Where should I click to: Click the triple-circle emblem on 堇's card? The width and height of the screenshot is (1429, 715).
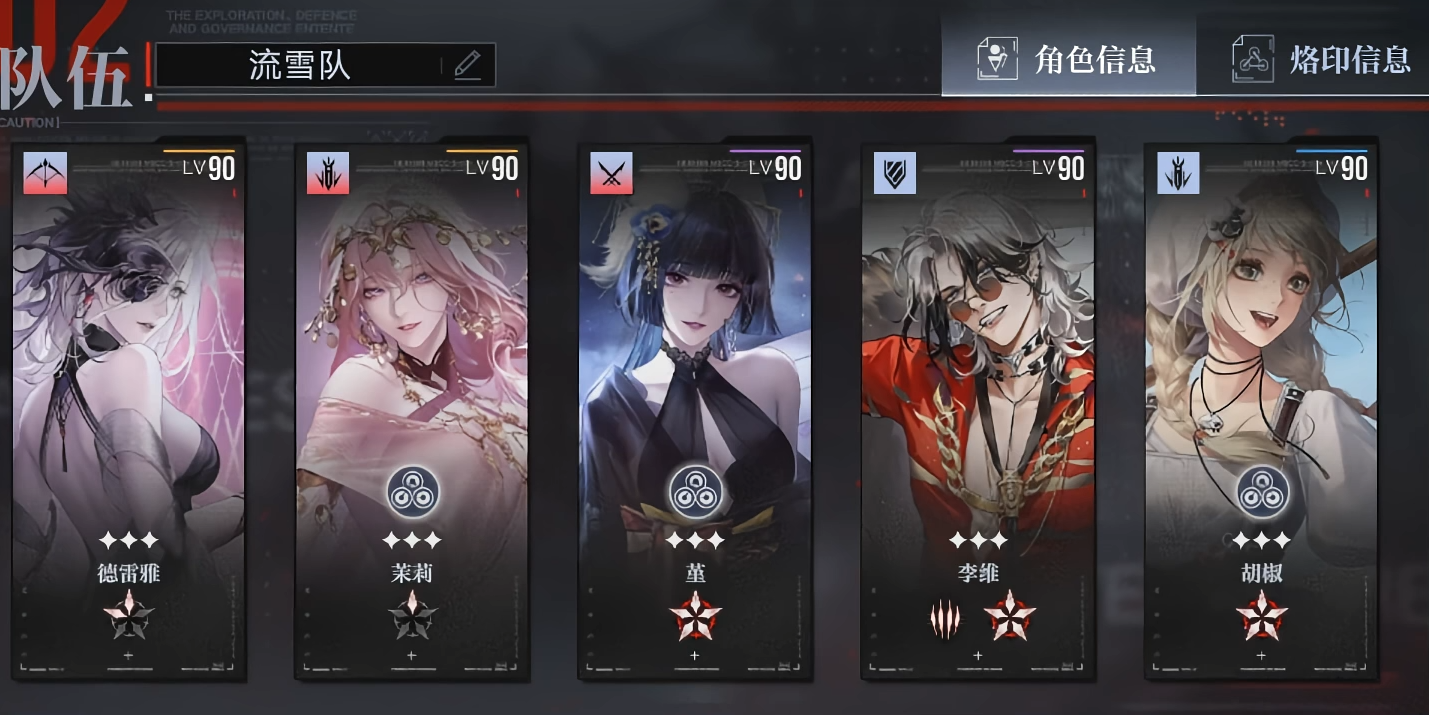pyautogui.click(x=696, y=493)
